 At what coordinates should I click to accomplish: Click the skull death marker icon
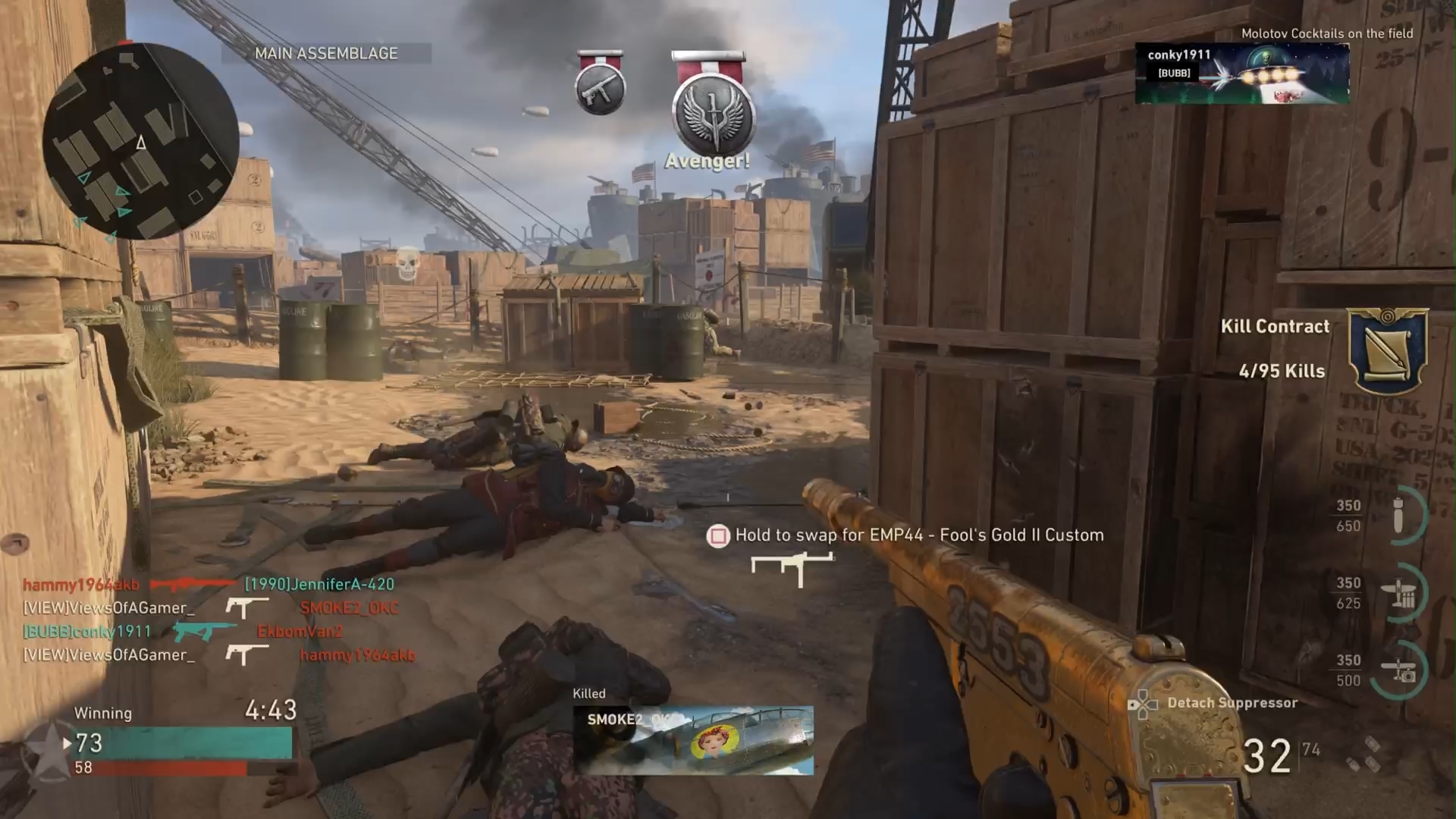coord(408,262)
